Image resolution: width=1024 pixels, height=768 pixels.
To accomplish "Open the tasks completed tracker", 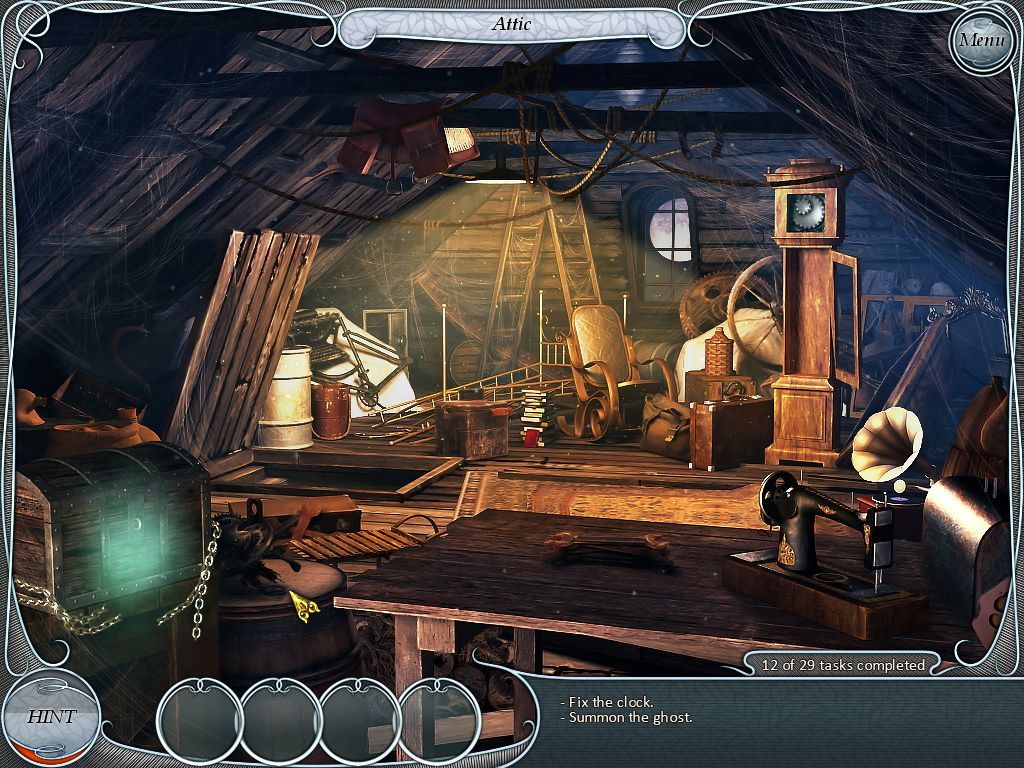I will pos(843,664).
